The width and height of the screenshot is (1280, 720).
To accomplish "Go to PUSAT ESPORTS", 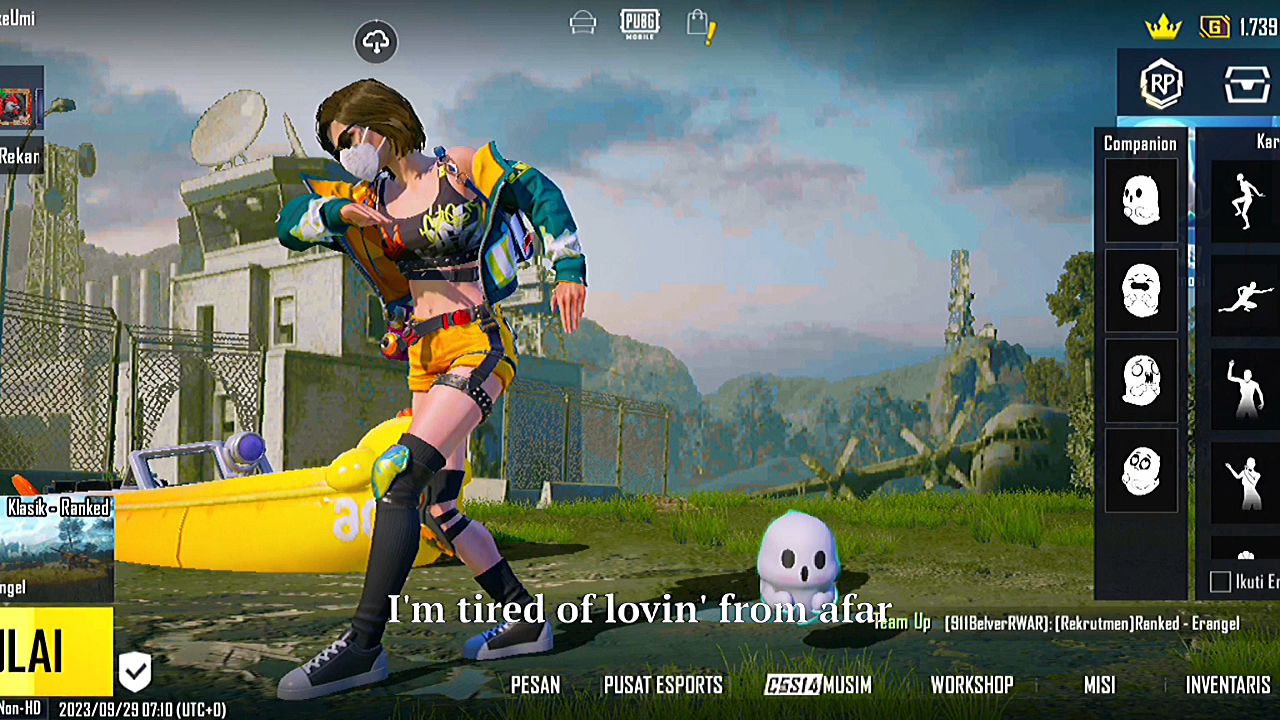I will 663,685.
